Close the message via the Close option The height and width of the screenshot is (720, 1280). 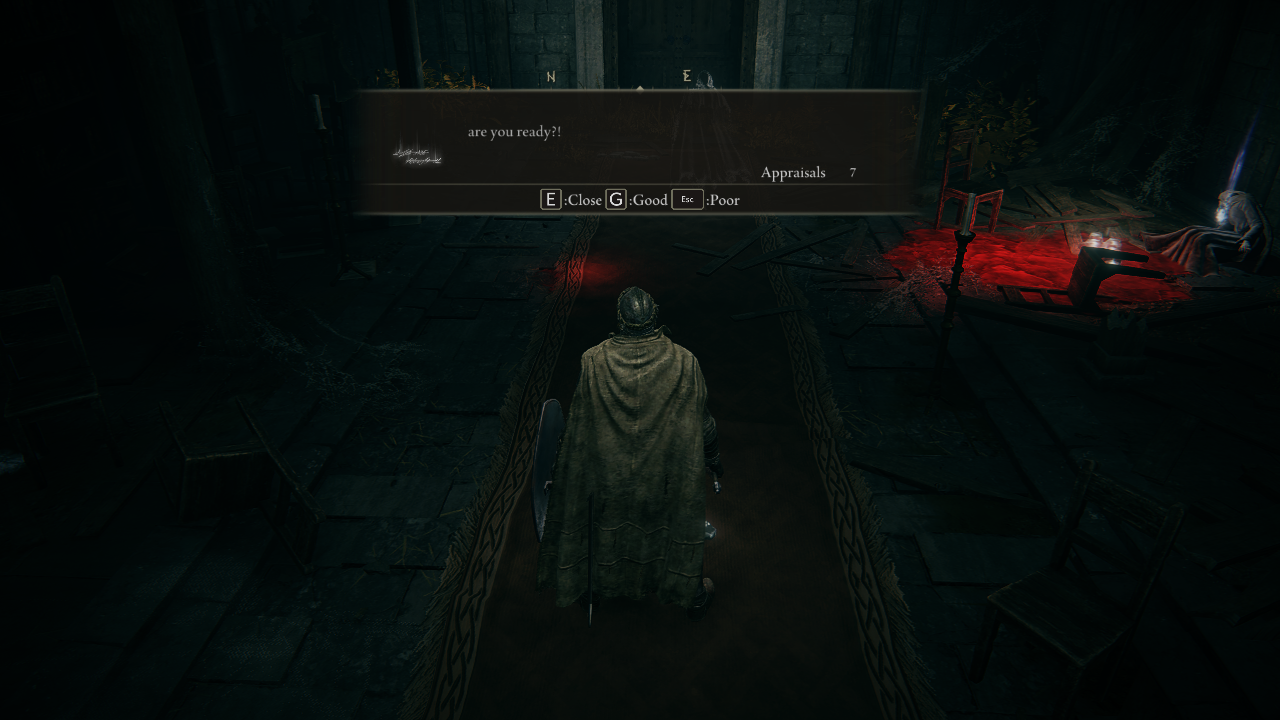572,200
